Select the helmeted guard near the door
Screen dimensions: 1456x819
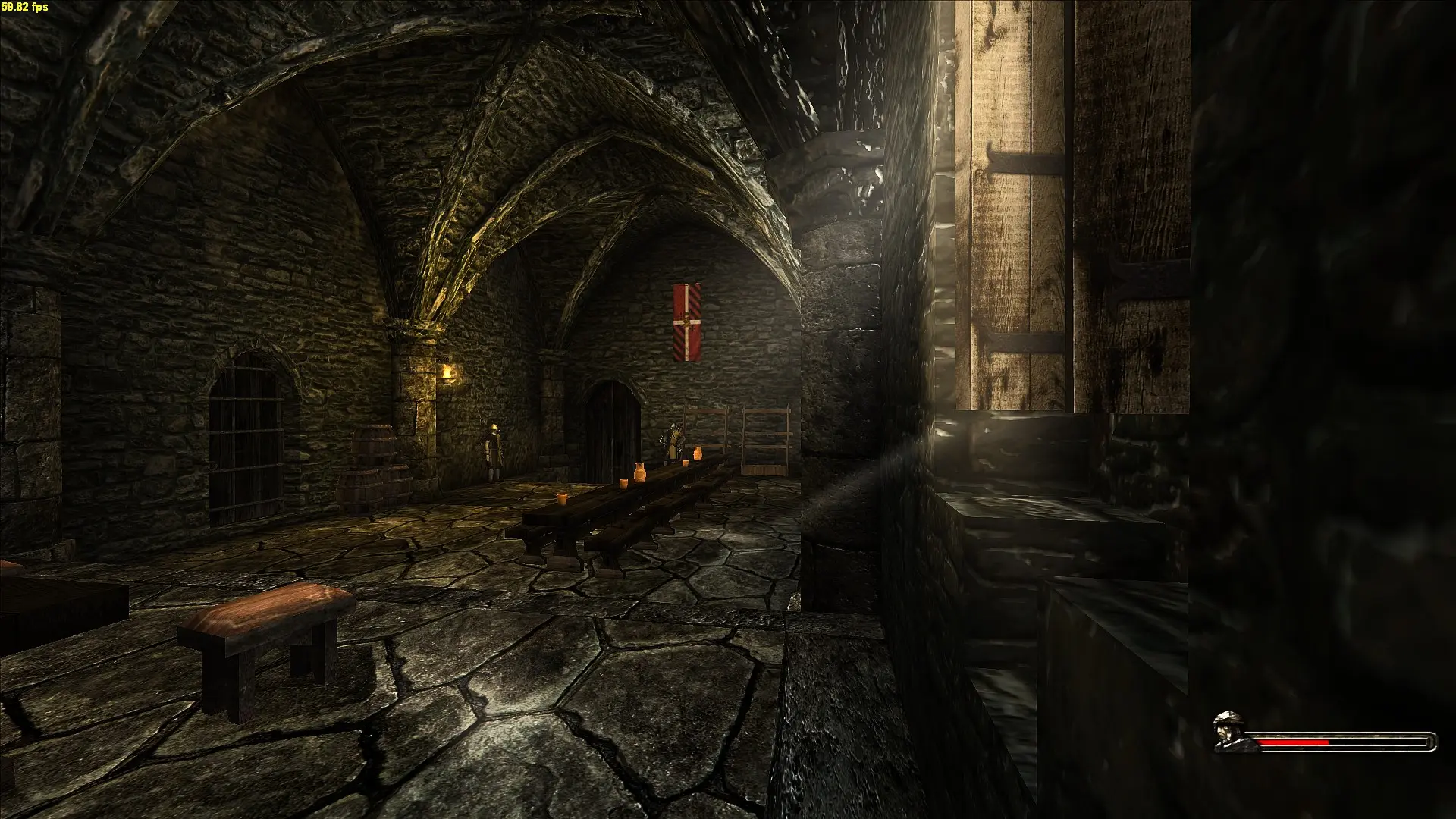(494, 447)
